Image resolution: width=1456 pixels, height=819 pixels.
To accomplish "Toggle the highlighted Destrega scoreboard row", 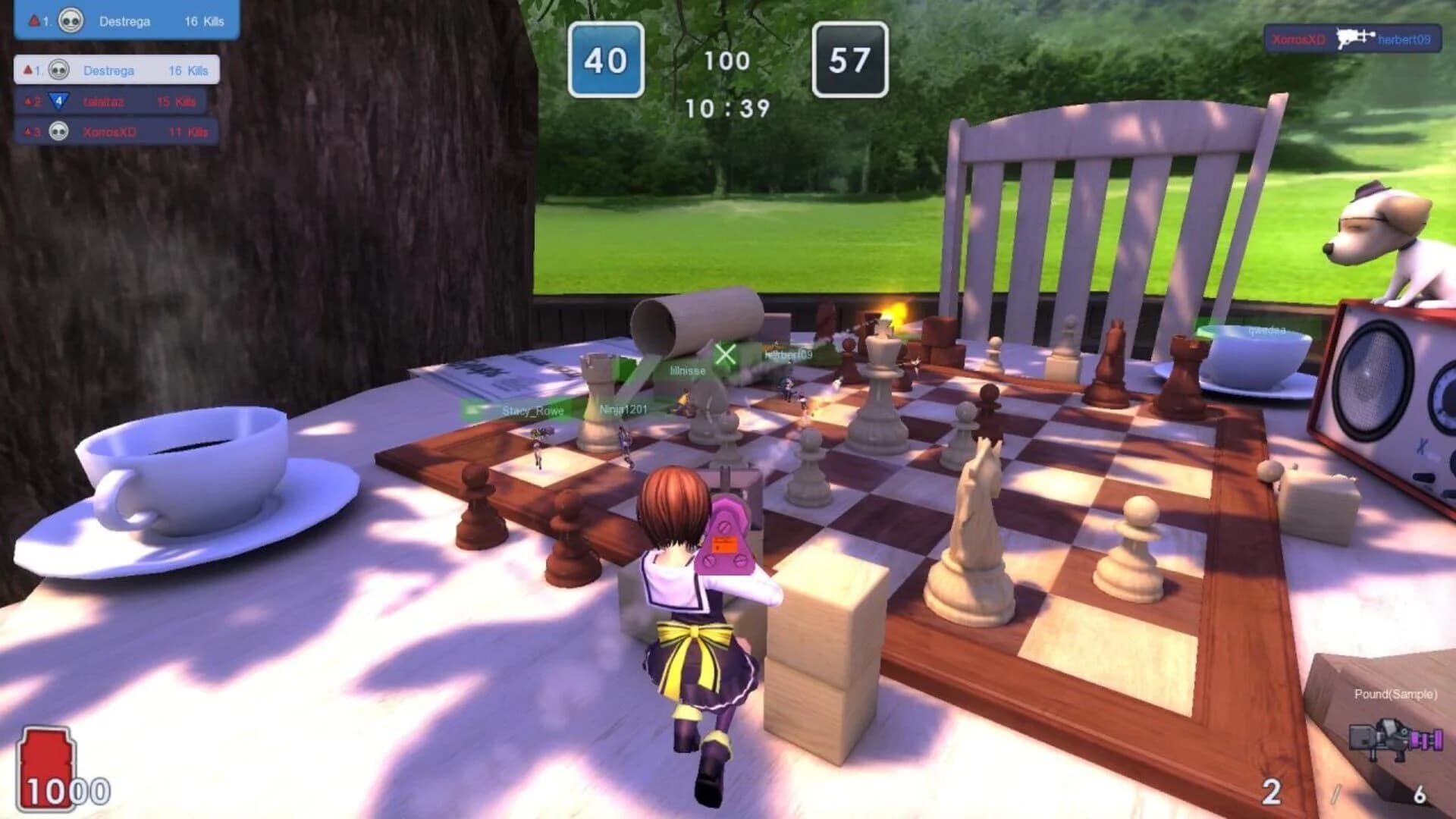I will [118, 71].
